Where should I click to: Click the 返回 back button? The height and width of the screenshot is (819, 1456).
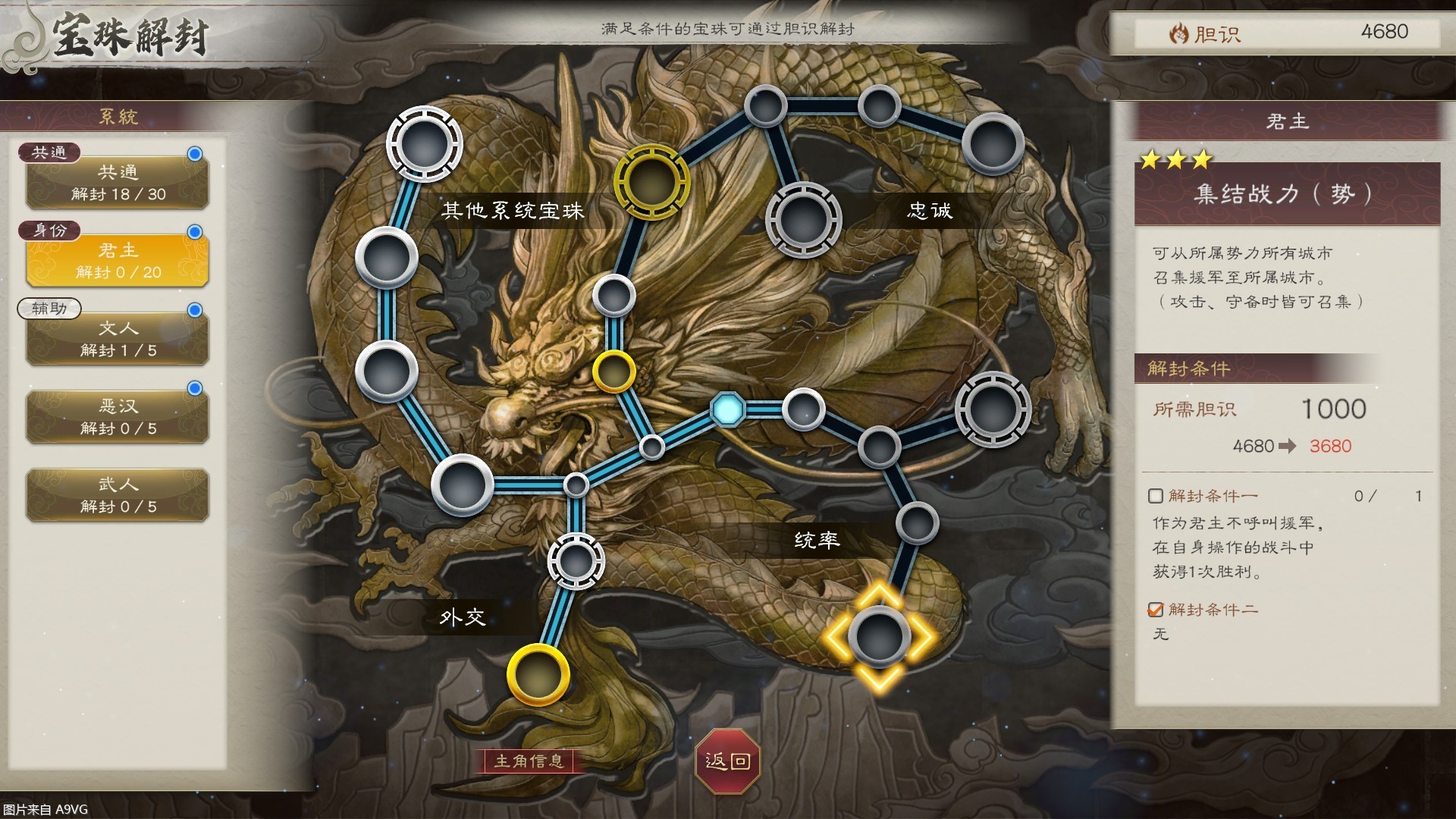727,761
